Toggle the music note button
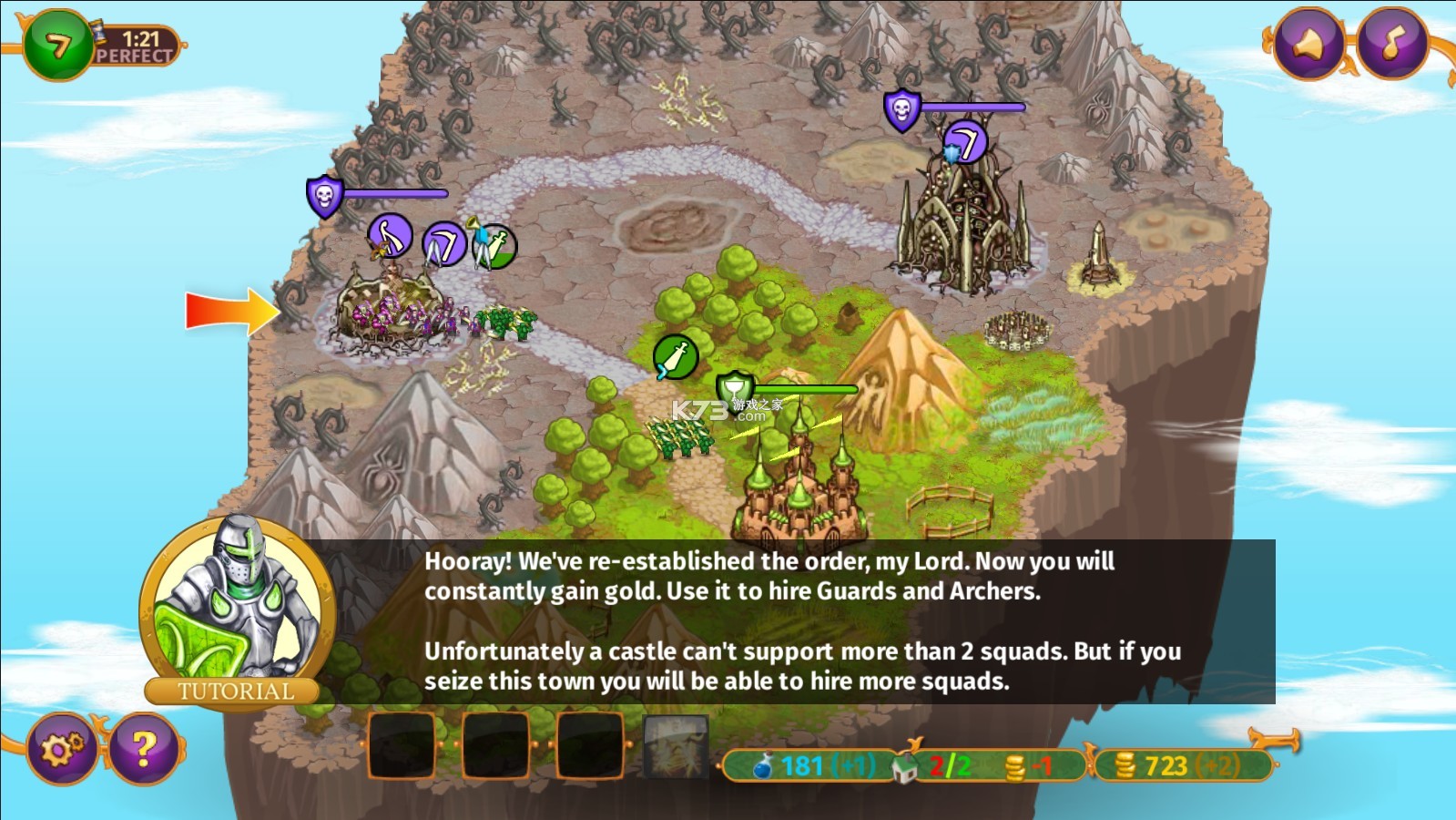This screenshot has width=1456, height=820. click(1393, 43)
